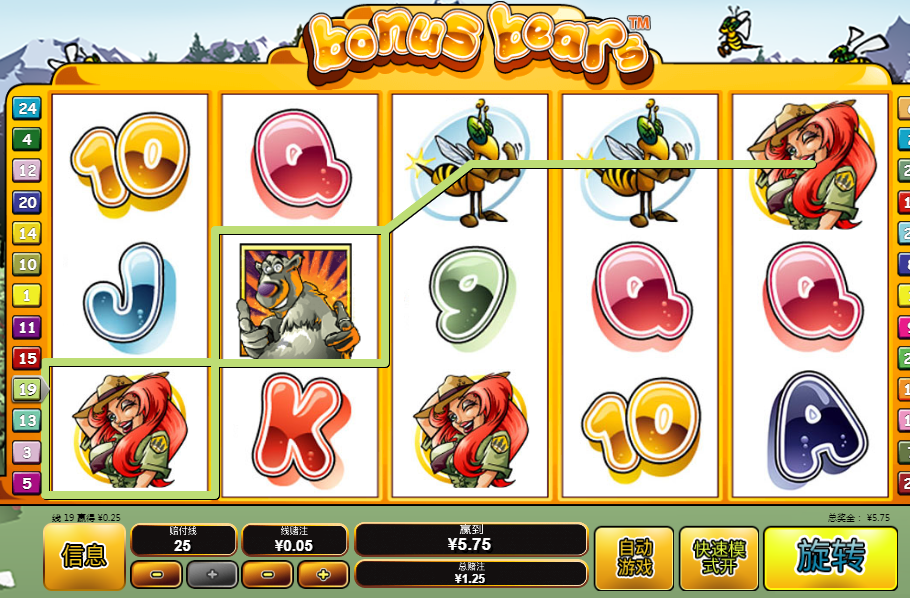Decrease the 赔付线 payline count

tap(158, 575)
